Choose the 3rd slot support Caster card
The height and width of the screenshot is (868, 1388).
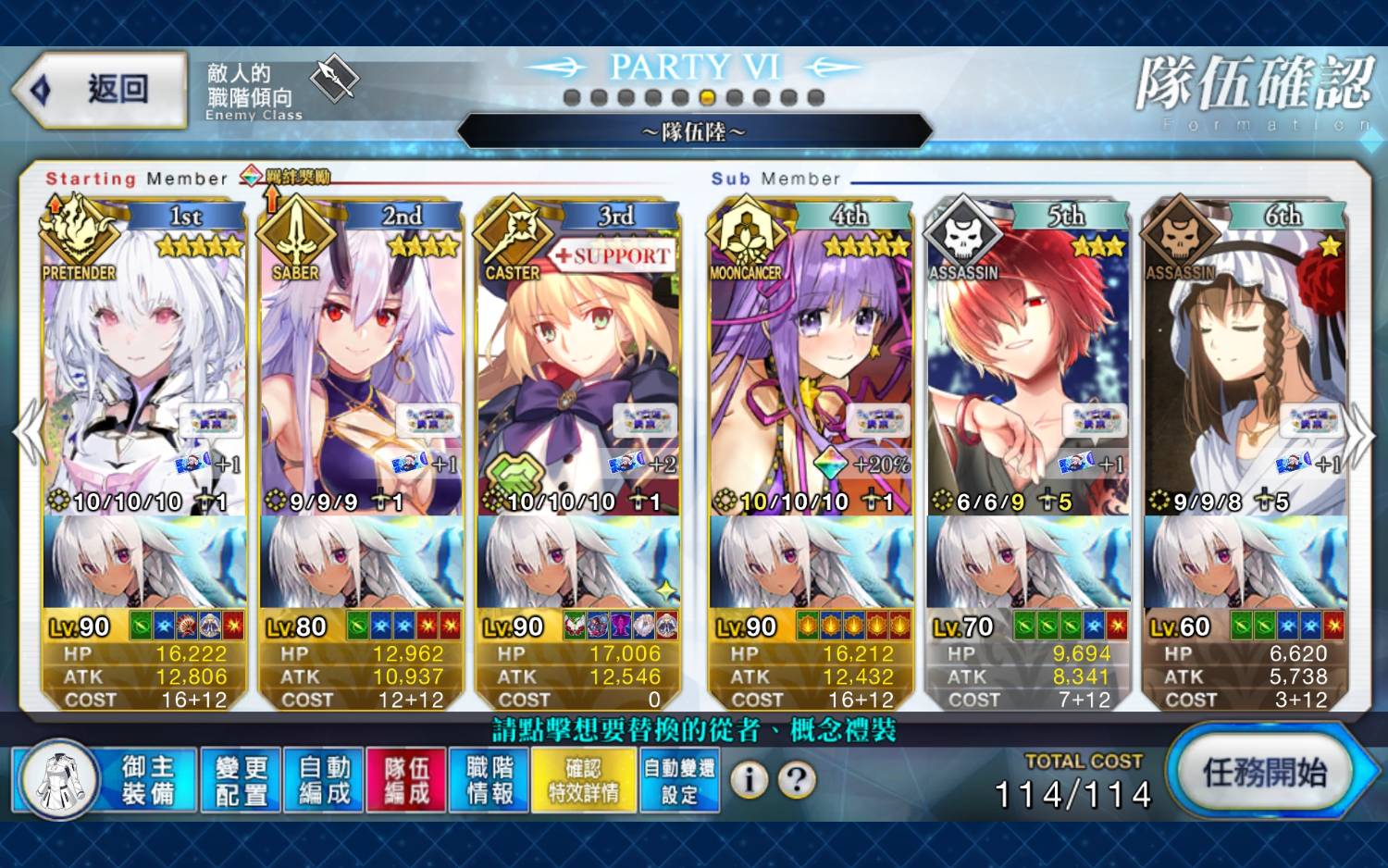coord(578,370)
